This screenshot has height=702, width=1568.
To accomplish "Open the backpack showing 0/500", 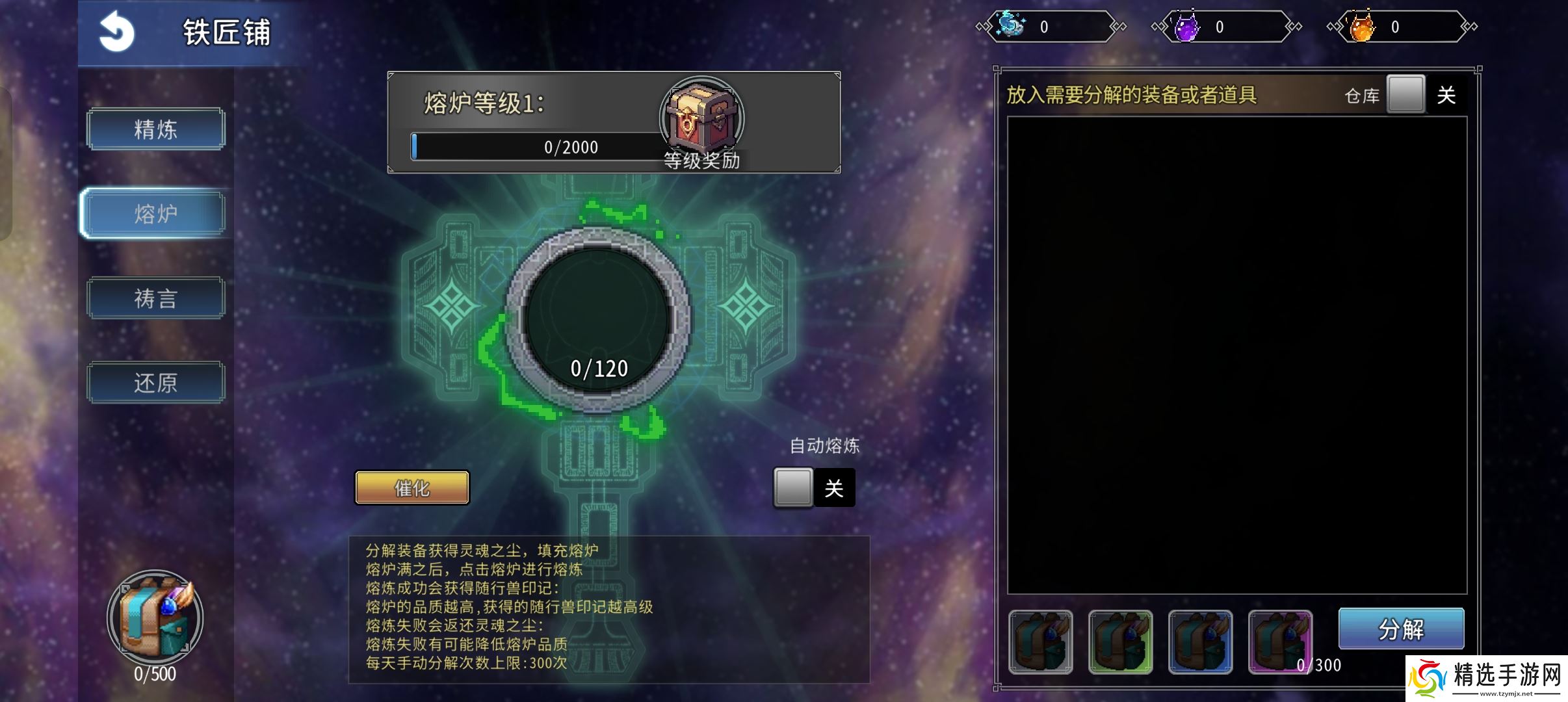I will (x=154, y=617).
